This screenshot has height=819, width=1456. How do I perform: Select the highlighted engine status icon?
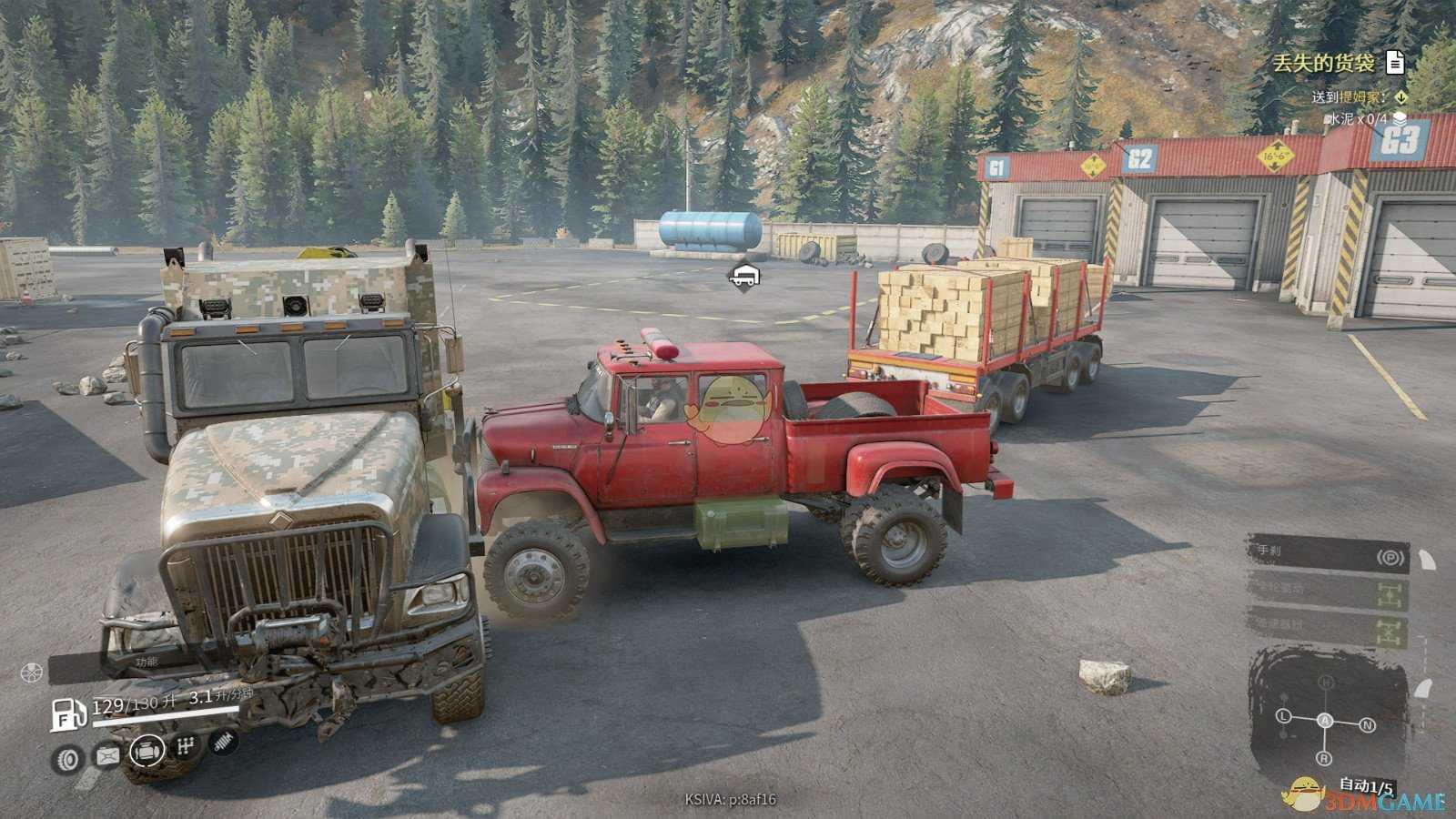click(147, 751)
